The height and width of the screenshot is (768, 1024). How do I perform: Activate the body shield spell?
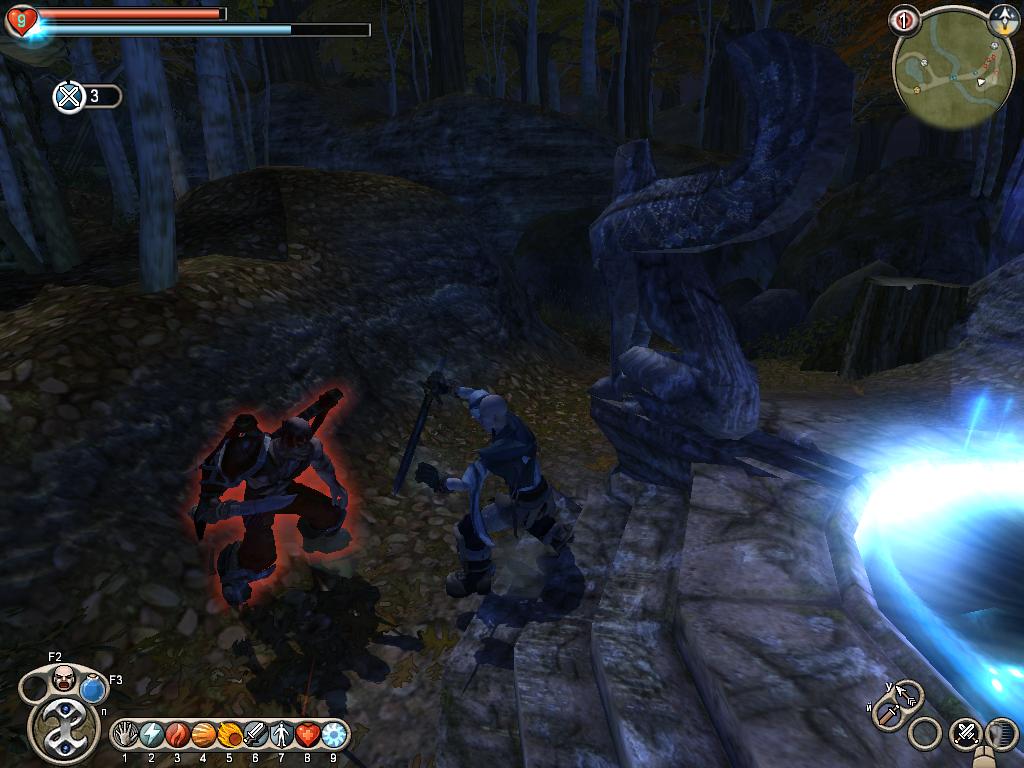point(281,735)
